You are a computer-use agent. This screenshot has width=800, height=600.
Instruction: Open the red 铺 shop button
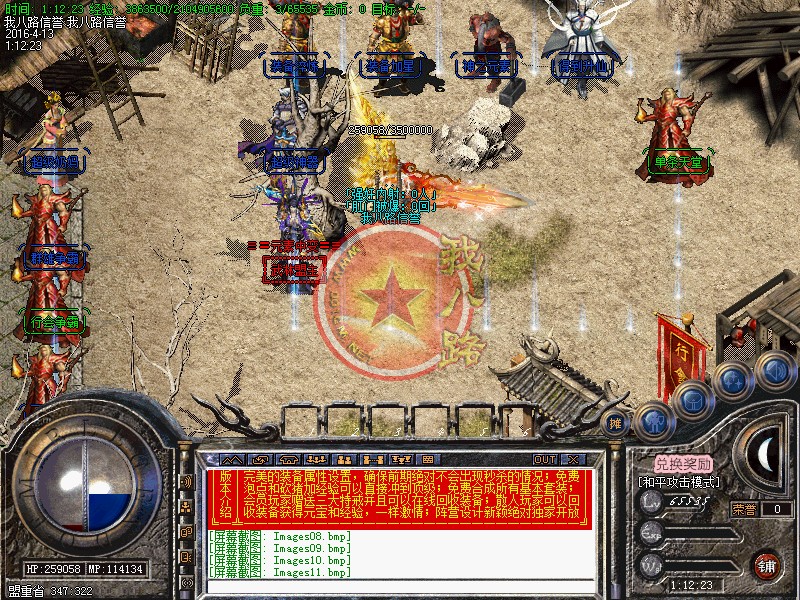coord(767,565)
